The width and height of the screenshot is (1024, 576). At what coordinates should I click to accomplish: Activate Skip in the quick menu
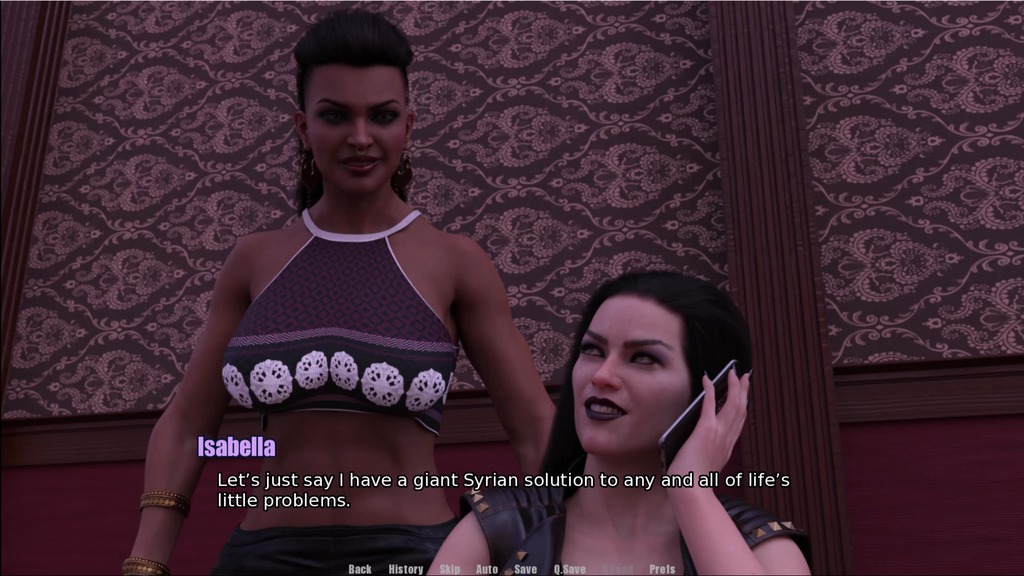(450, 569)
